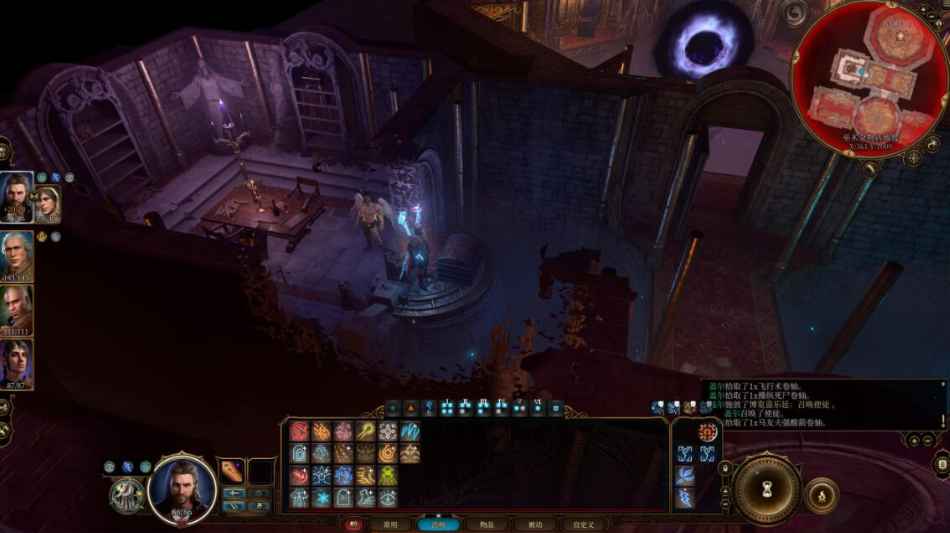This screenshot has width=950, height=533.
Task: Click the combat log message panel
Action: [x=822, y=404]
